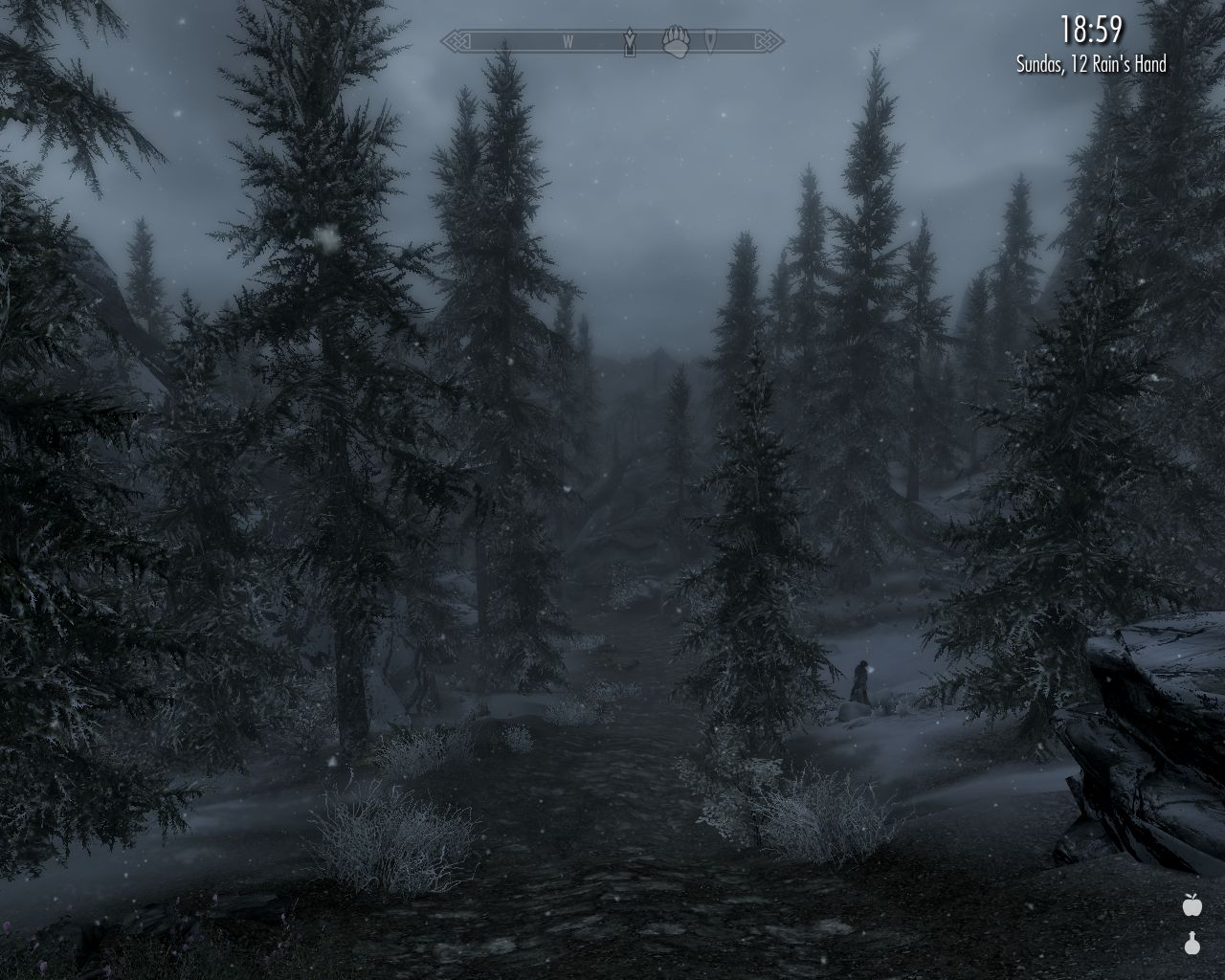This screenshot has height=980, width=1225.
Task: Click the W direction marker on the compass
Action: coord(567,41)
